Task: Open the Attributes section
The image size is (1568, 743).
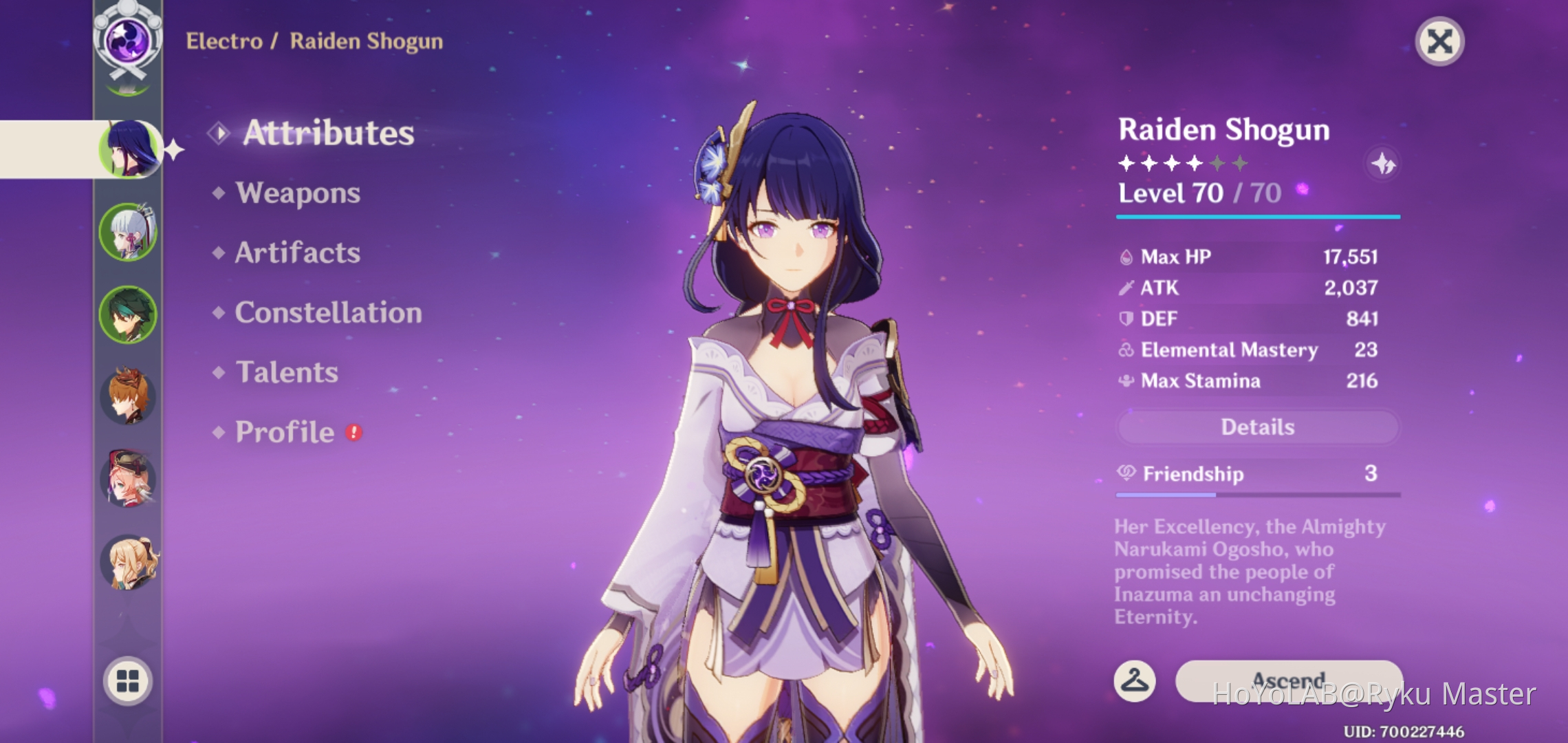Action: [328, 133]
